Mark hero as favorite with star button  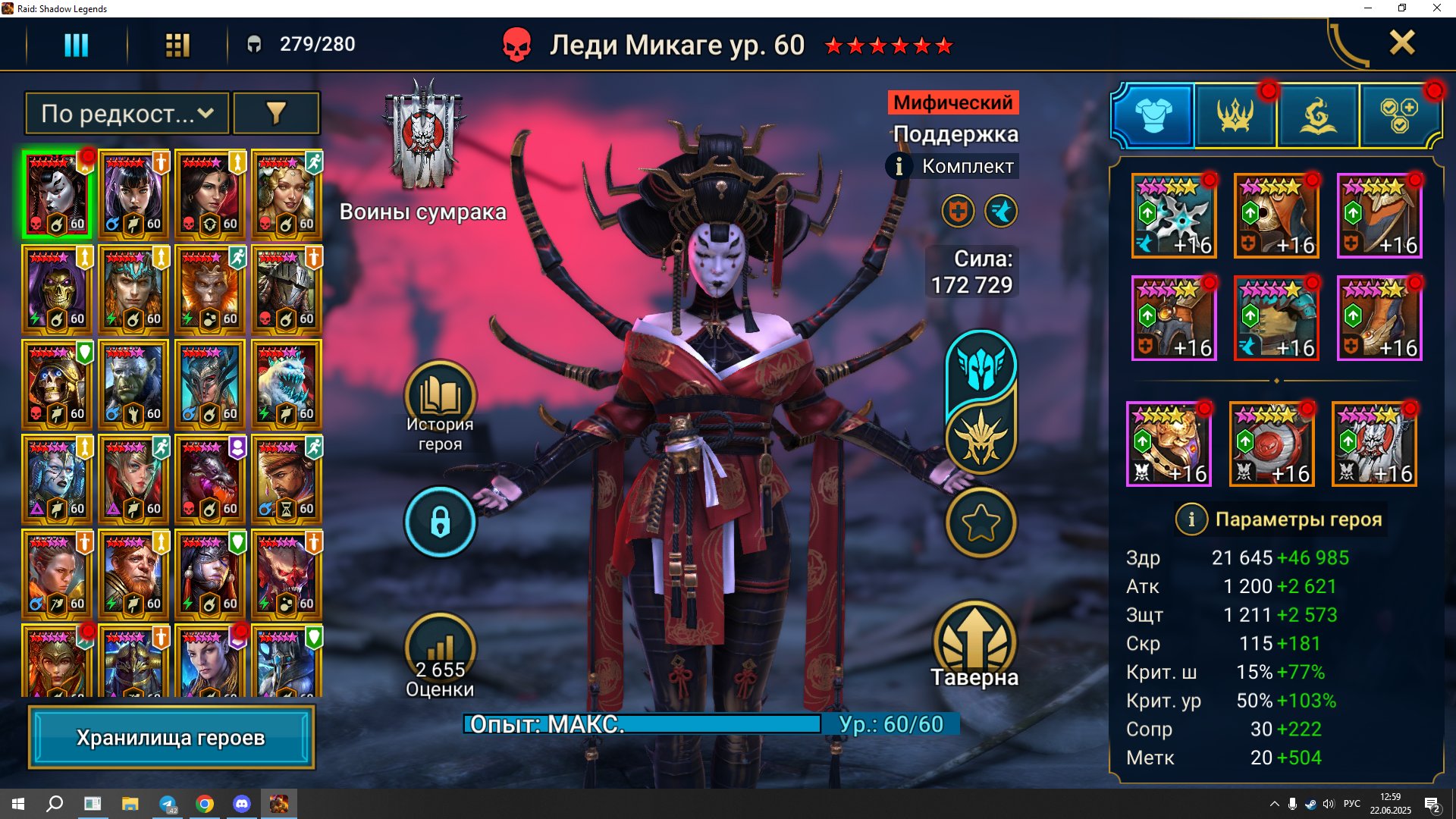[981, 522]
